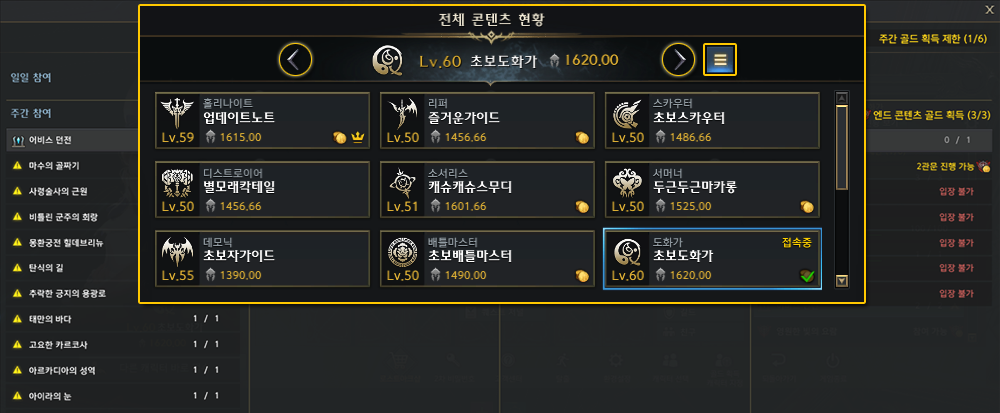Viewport: 1000px width, 413px height.
Task: Pick the 별모래칵테일 Destroyer character card
Action: point(263,189)
